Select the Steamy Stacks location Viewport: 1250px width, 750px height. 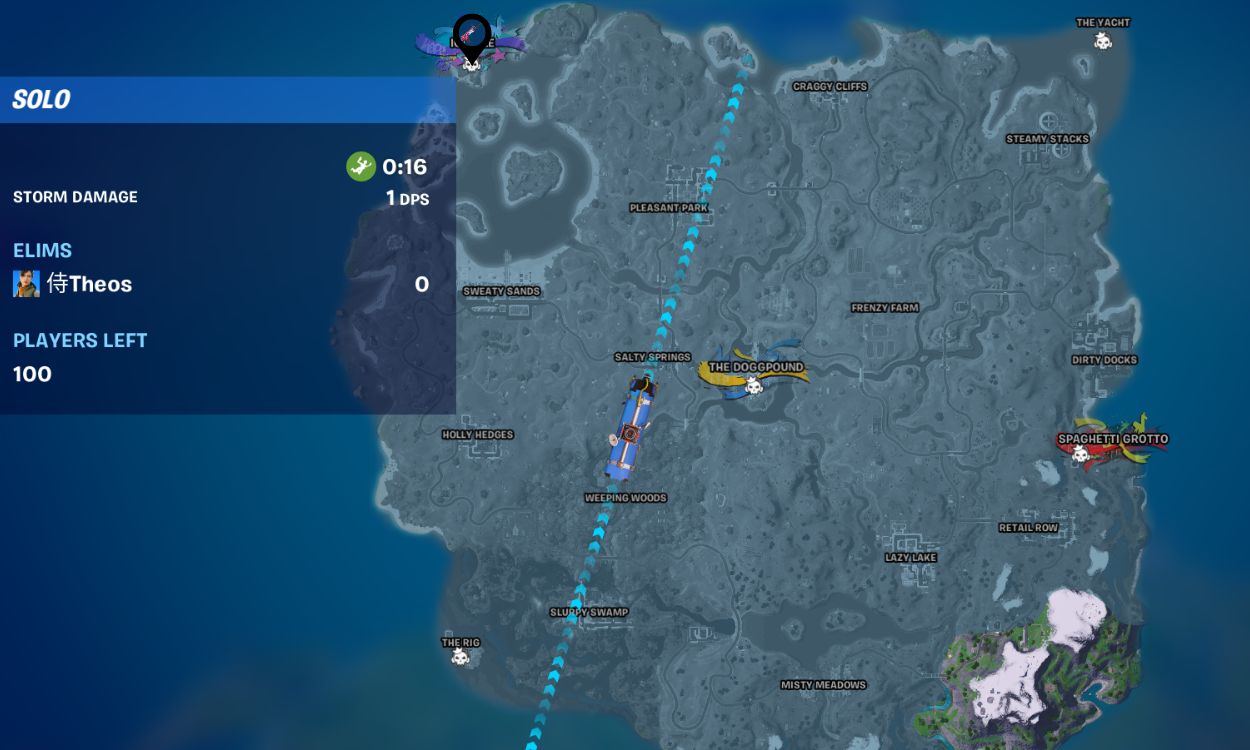point(1047,139)
